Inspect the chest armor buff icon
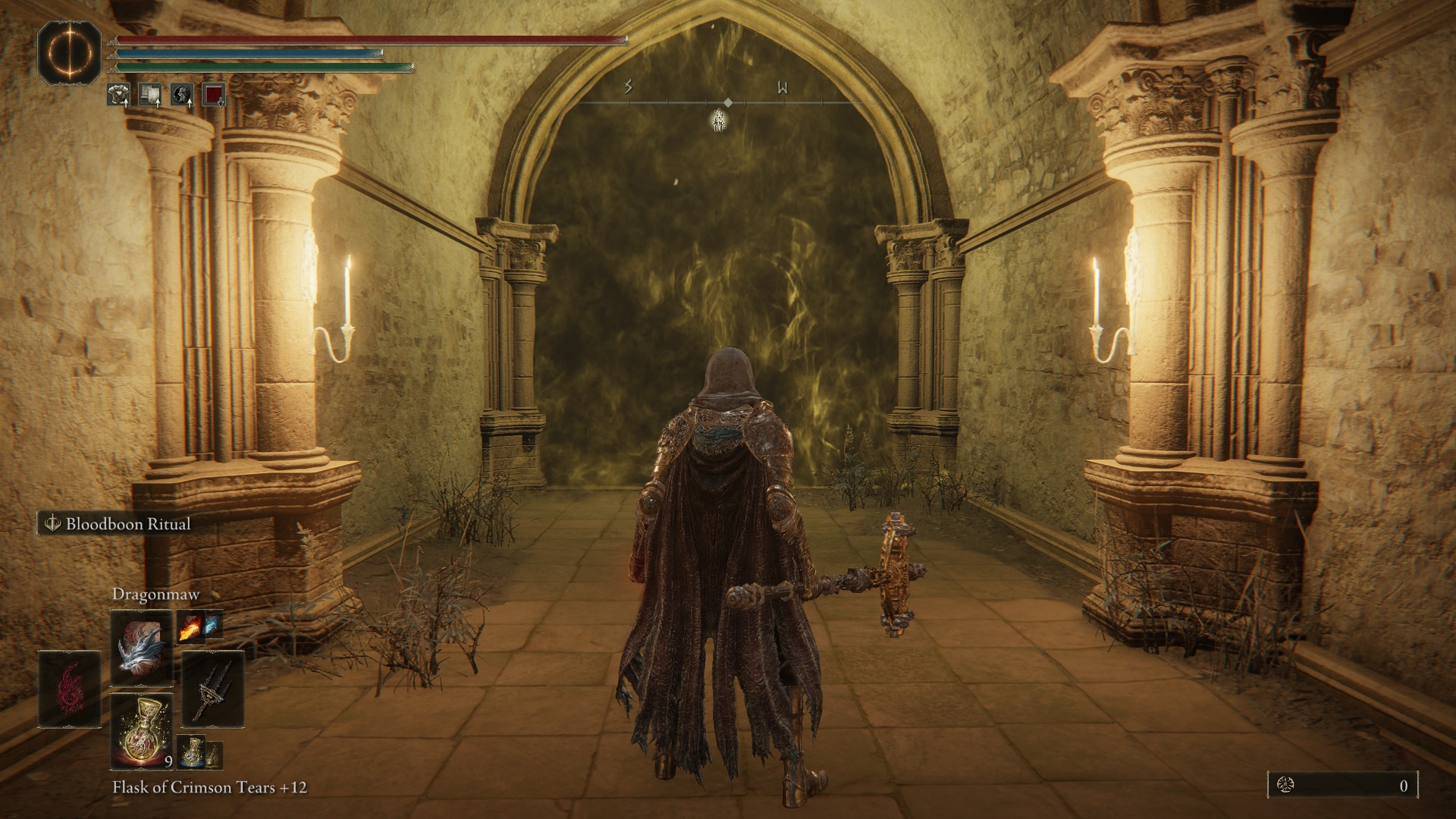1456x819 pixels. click(x=118, y=94)
